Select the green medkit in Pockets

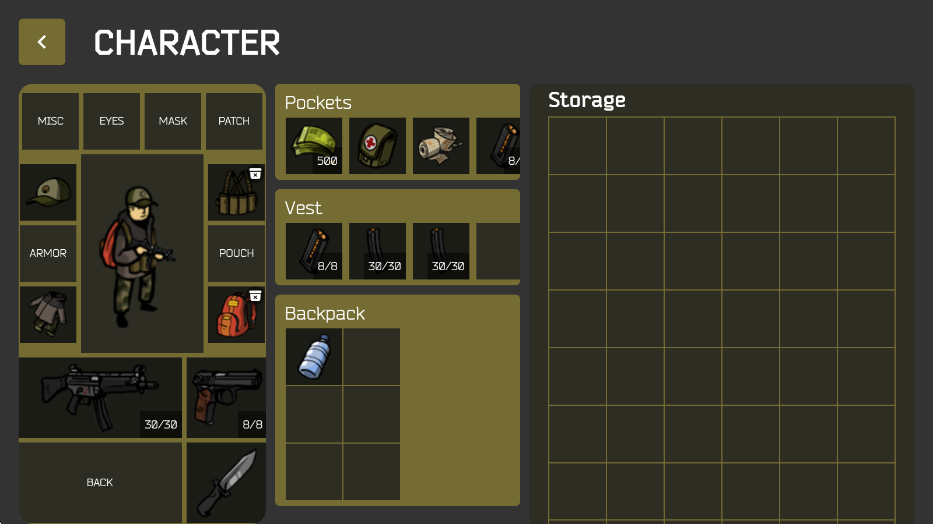[377, 146]
